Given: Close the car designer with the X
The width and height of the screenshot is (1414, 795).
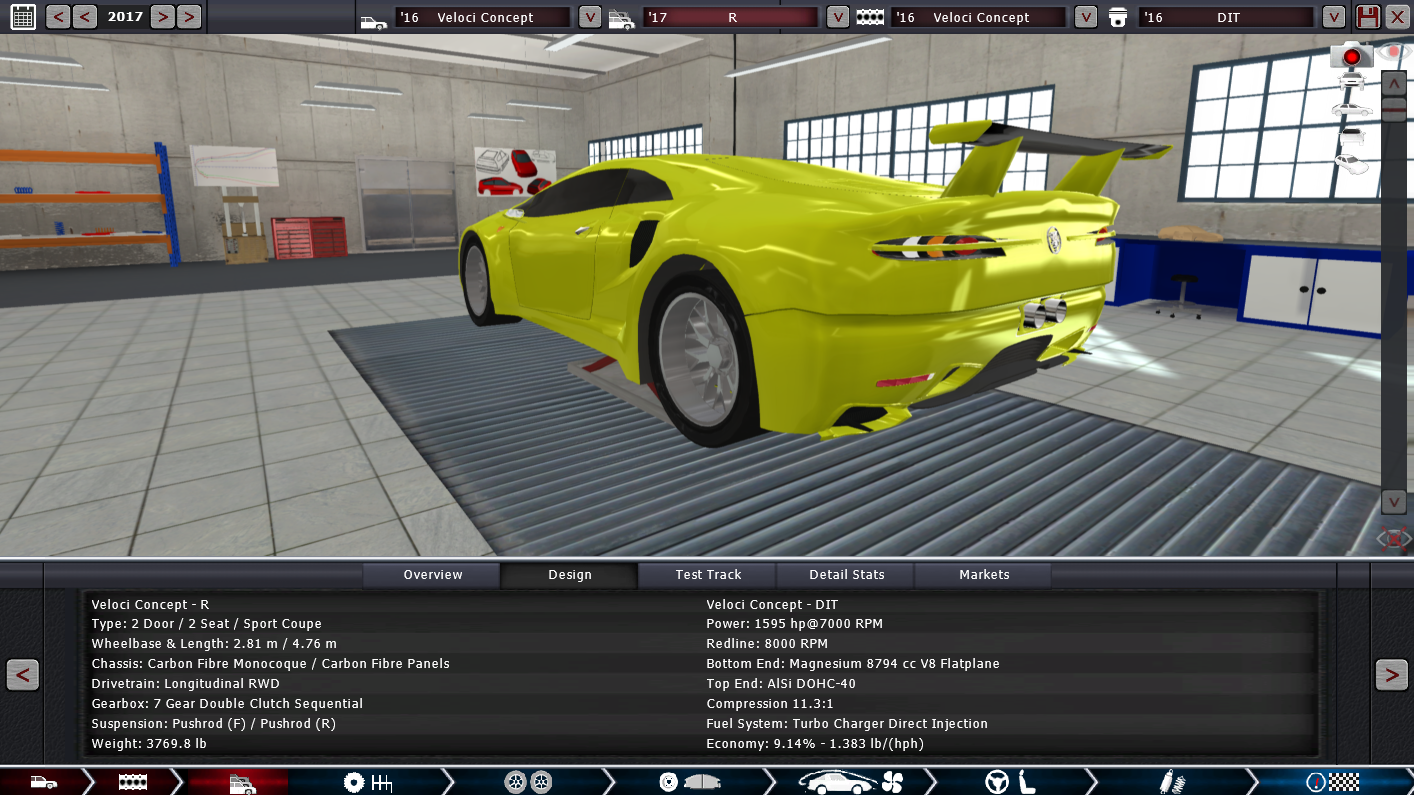Looking at the screenshot, I should [1397, 17].
